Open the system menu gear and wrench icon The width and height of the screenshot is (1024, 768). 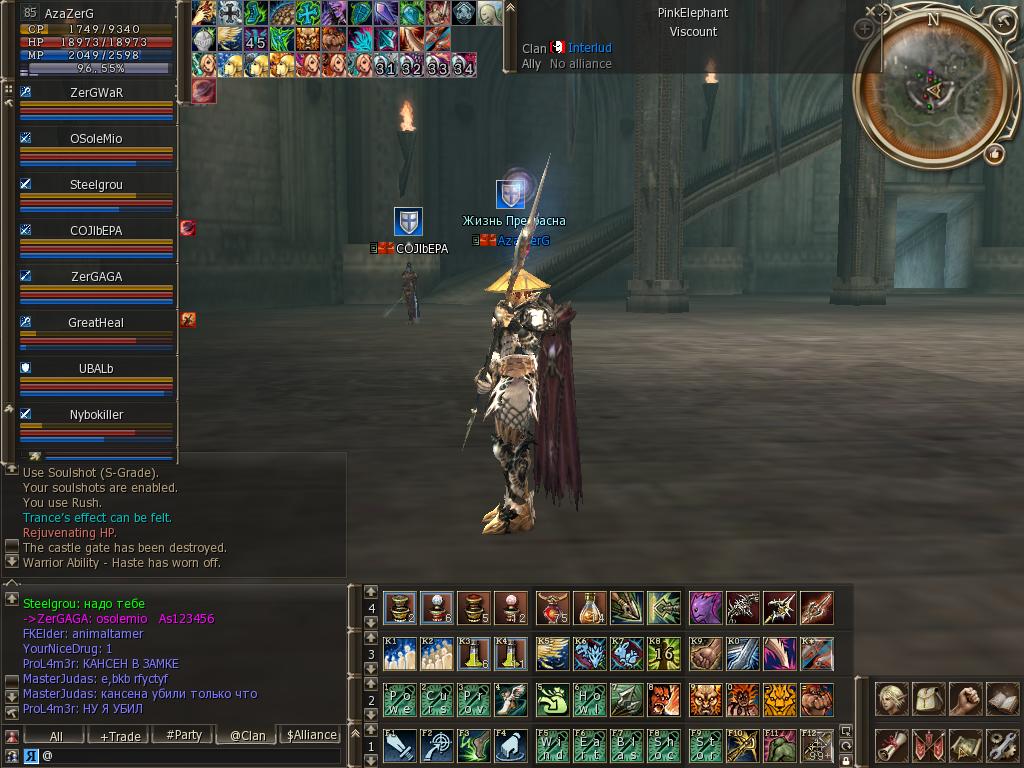pos(1001,745)
